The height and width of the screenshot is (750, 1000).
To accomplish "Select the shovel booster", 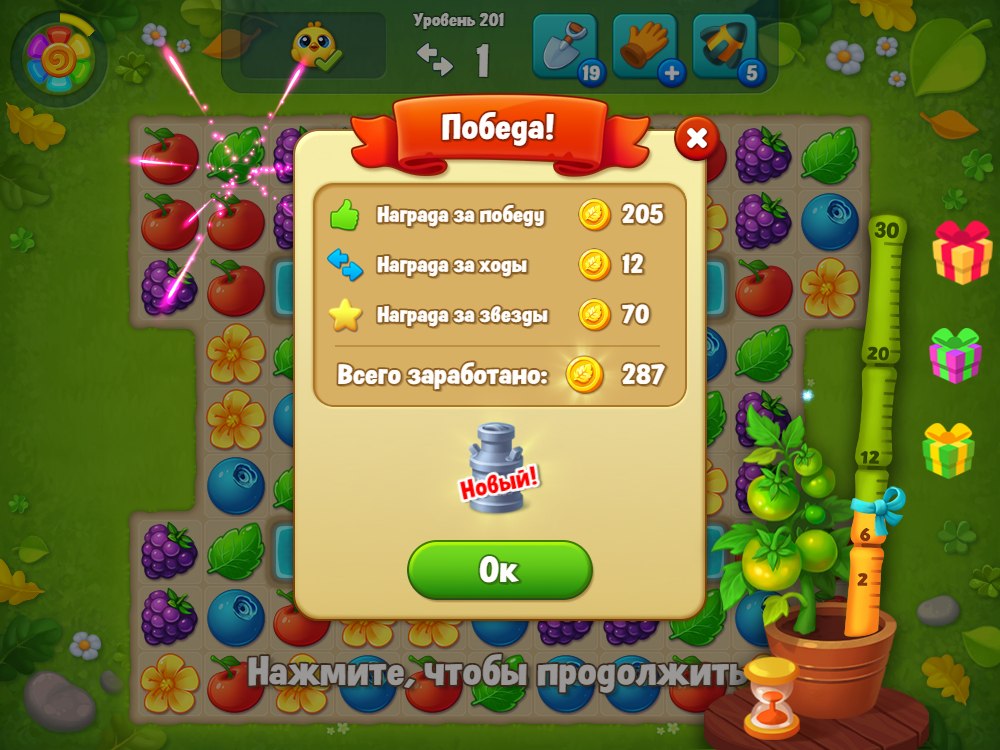I will [564, 46].
